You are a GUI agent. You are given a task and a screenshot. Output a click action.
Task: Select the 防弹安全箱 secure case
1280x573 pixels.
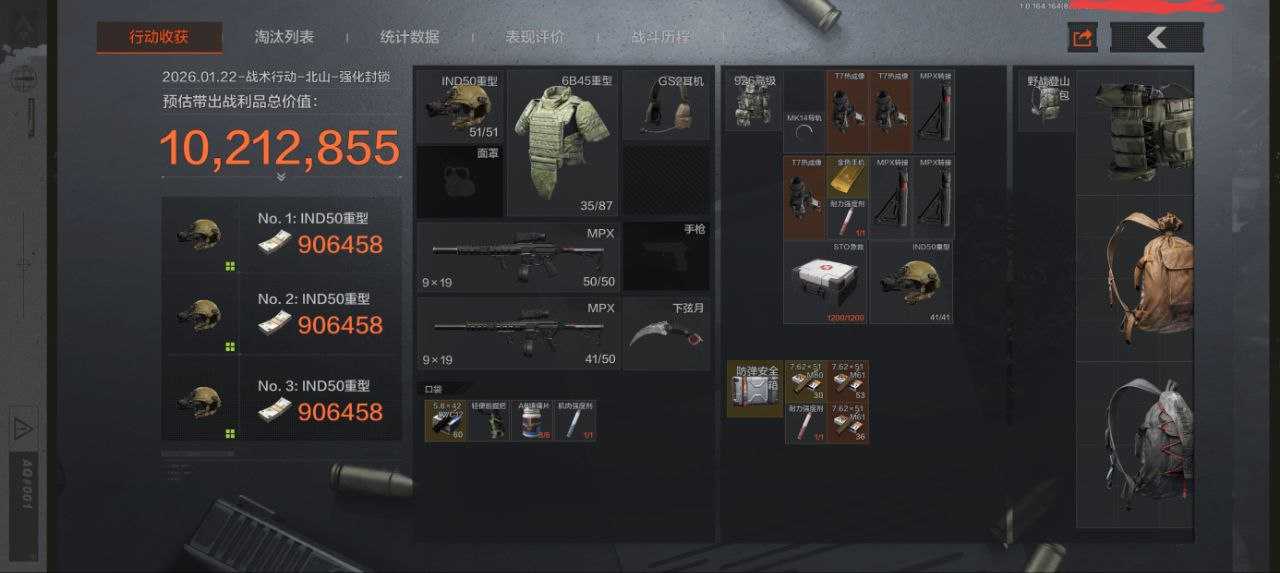pos(755,389)
